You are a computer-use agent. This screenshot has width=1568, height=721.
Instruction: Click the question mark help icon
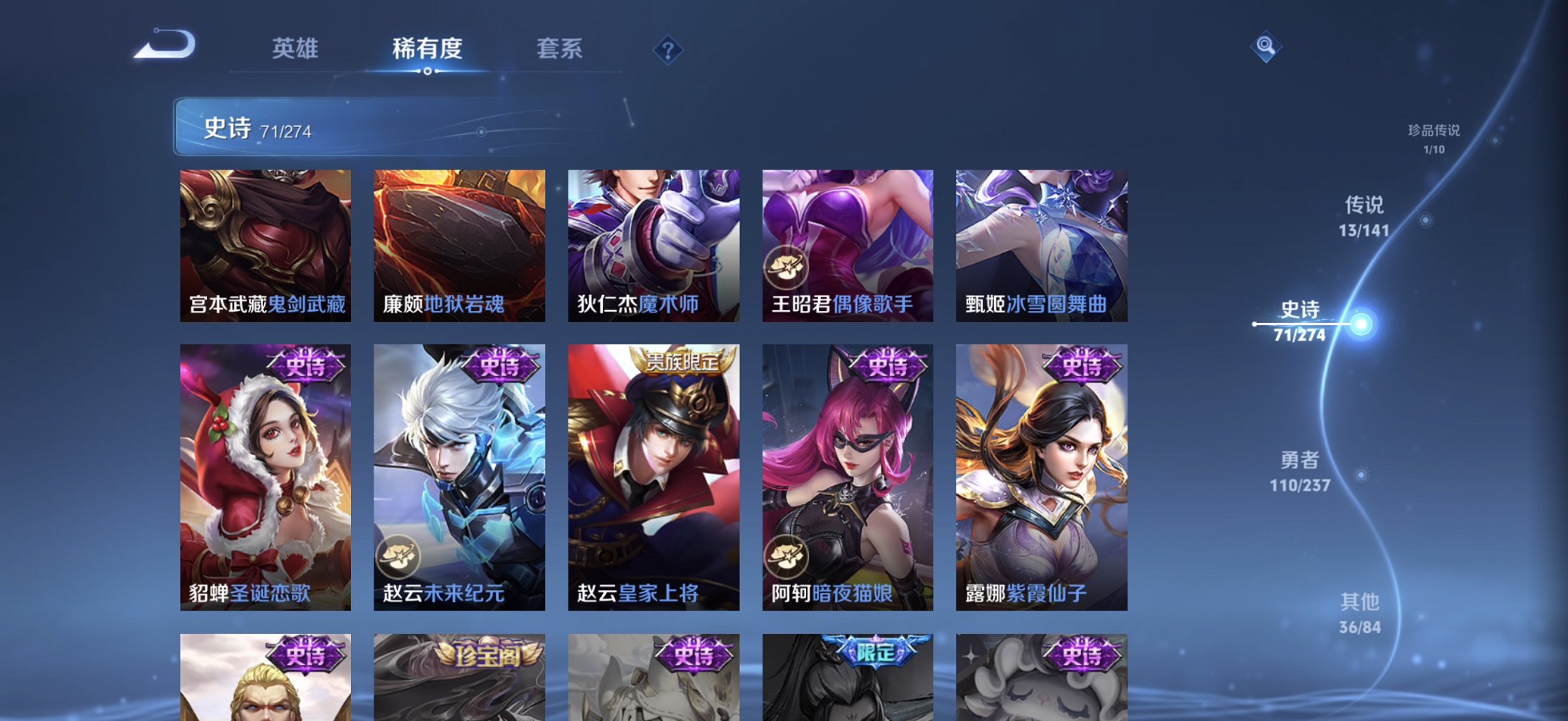(x=668, y=49)
